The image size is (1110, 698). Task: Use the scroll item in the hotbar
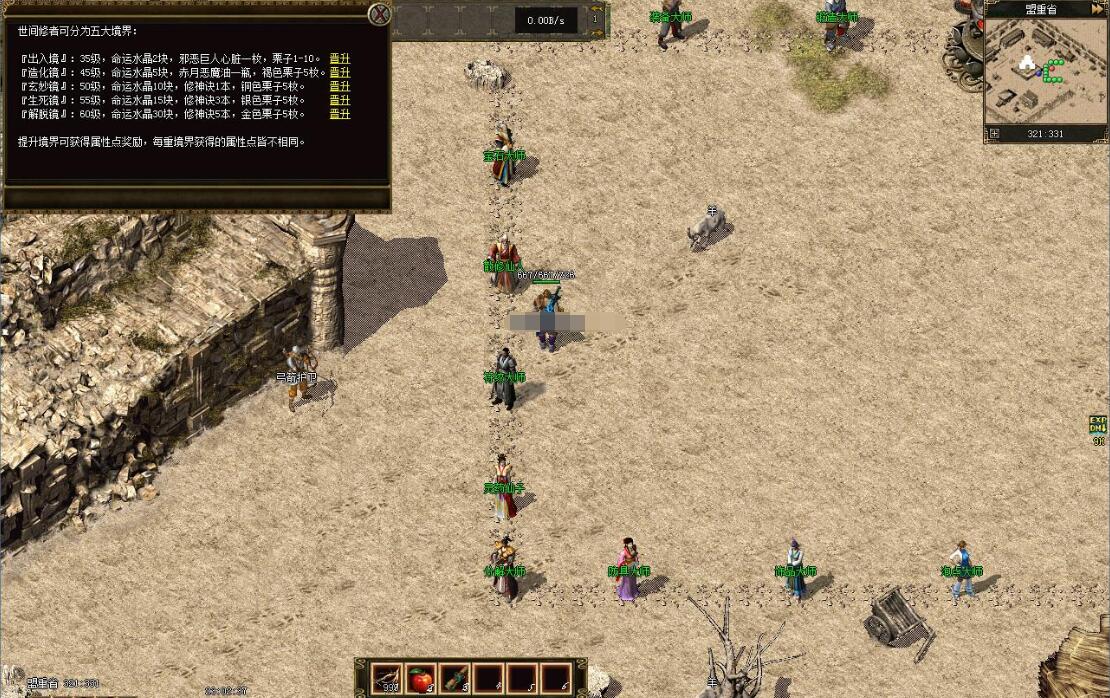(455, 678)
